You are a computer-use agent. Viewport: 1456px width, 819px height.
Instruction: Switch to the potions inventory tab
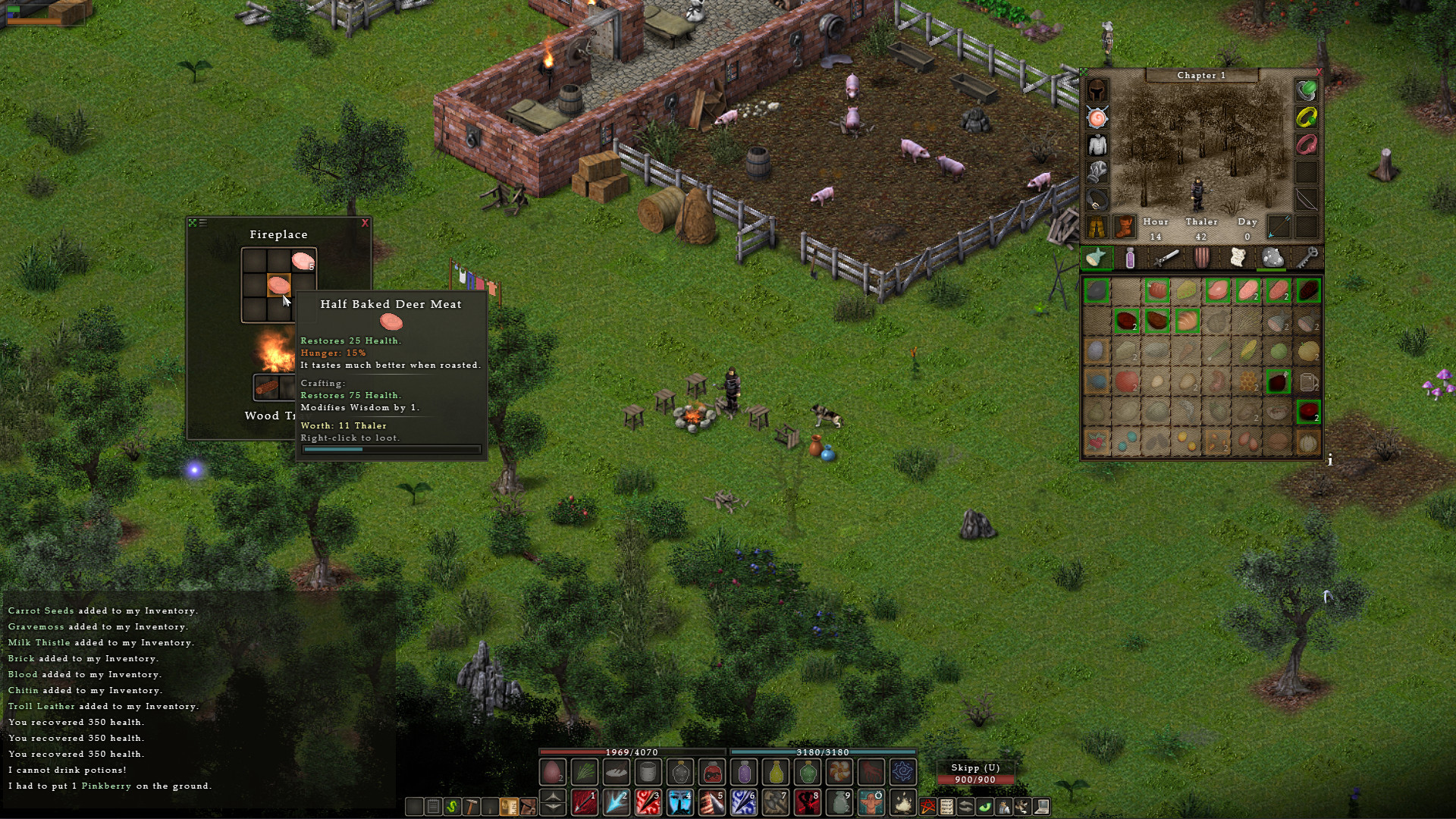tap(1130, 259)
